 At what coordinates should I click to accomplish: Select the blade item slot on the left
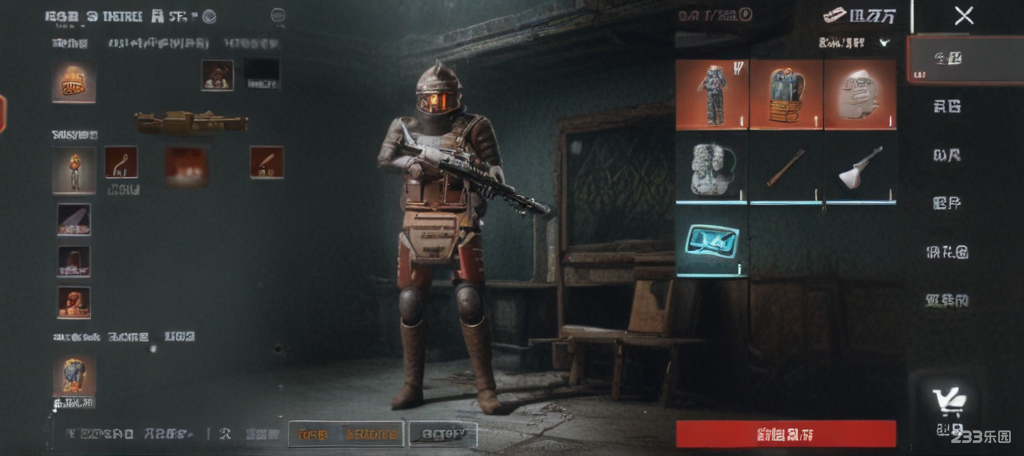pyautogui.click(x=74, y=219)
